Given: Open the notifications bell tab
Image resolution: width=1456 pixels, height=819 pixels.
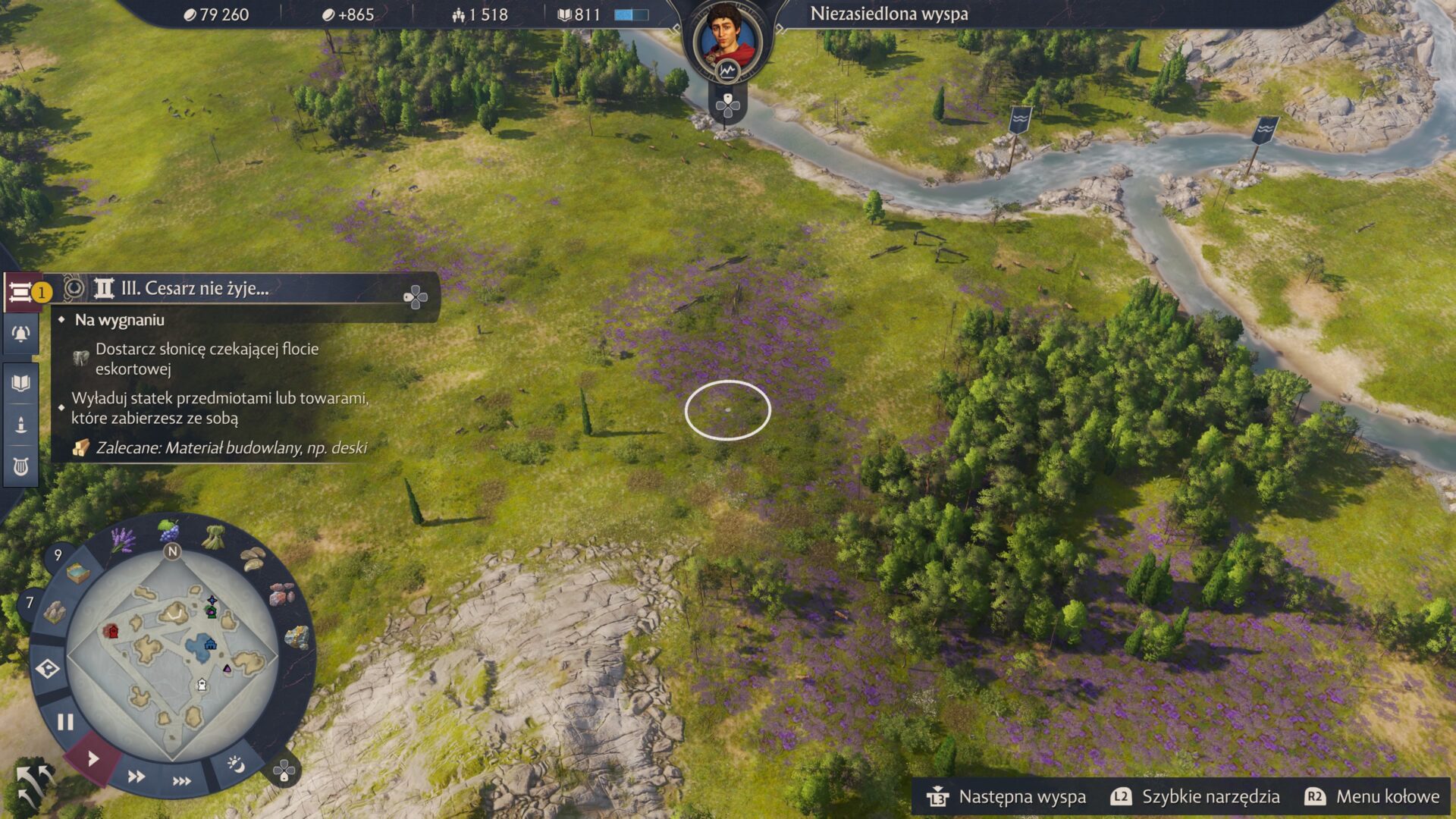Looking at the screenshot, I should tap(20, 334).
